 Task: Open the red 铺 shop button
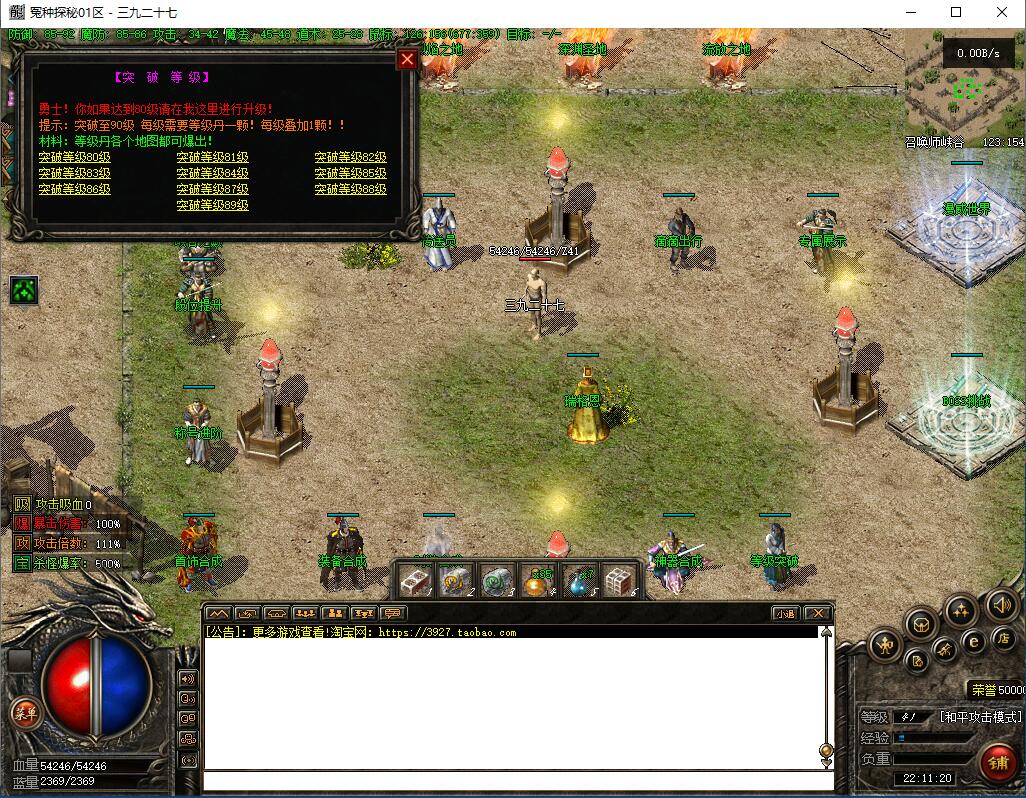(x=998, y=763)
